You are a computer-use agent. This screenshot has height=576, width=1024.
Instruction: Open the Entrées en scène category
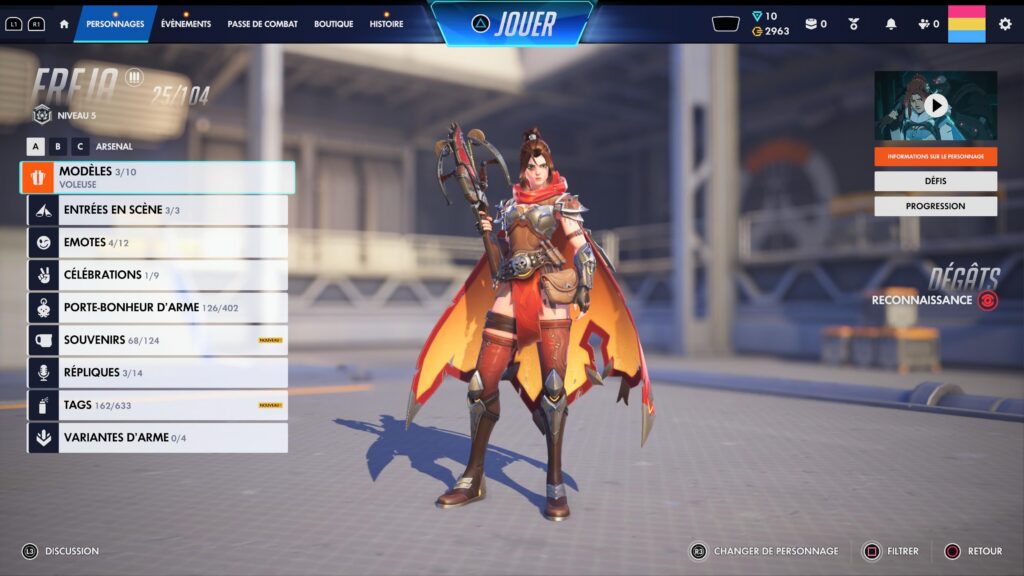158,210
